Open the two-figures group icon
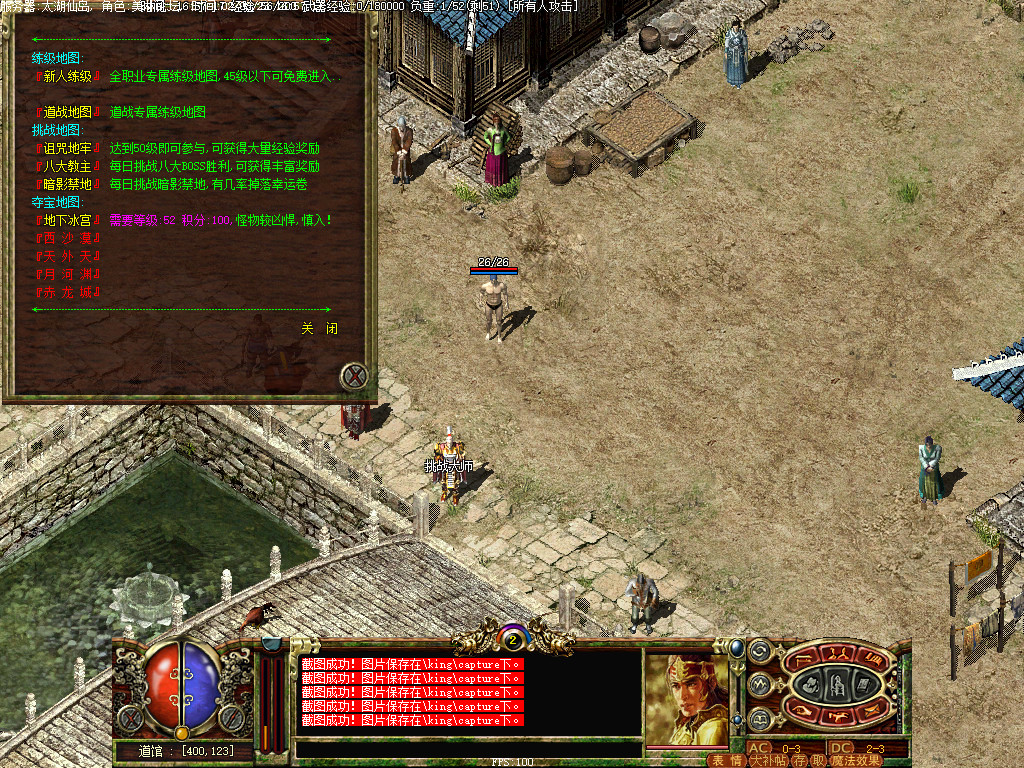The width and height of the screenshot is (1024, 768). tap(838, 656)
